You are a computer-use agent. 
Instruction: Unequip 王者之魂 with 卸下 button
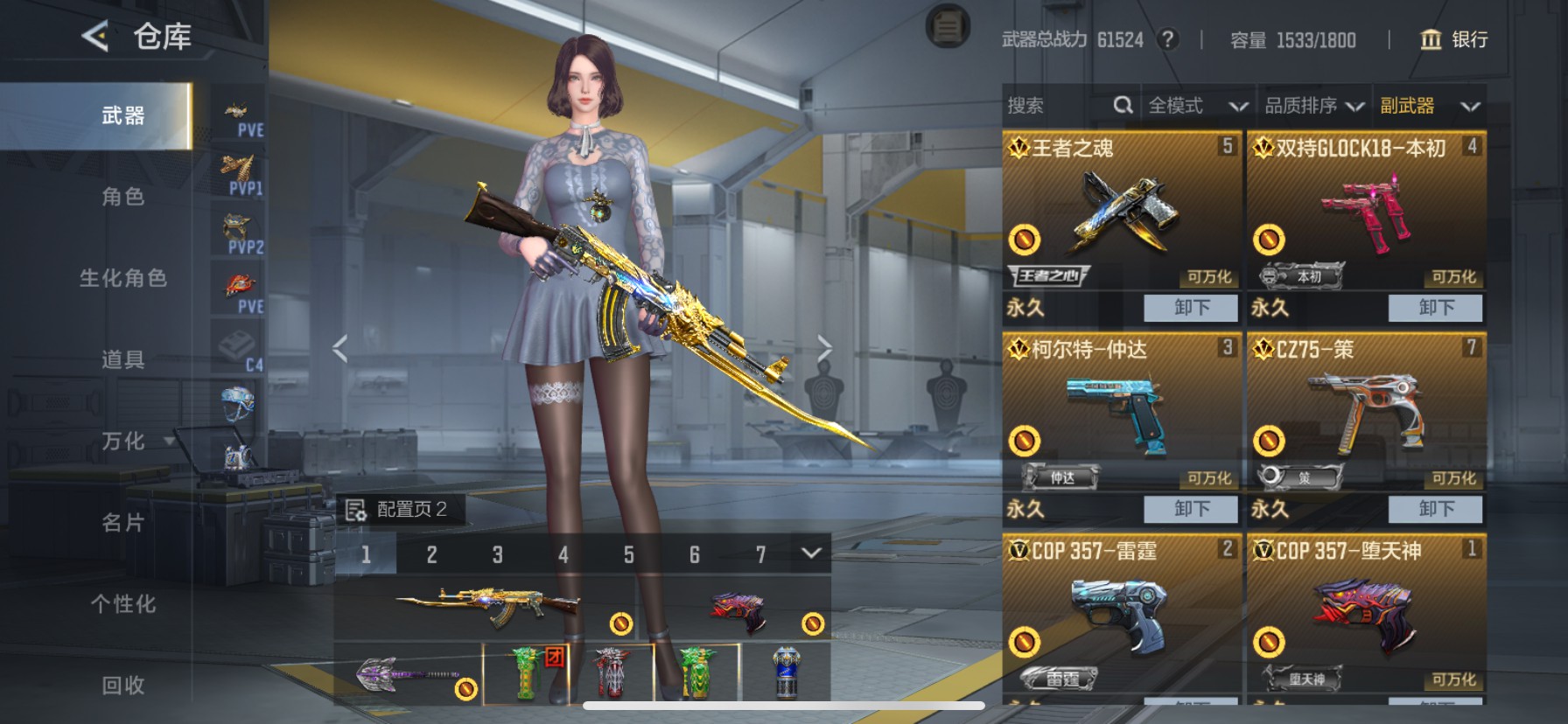[1190, 307]
